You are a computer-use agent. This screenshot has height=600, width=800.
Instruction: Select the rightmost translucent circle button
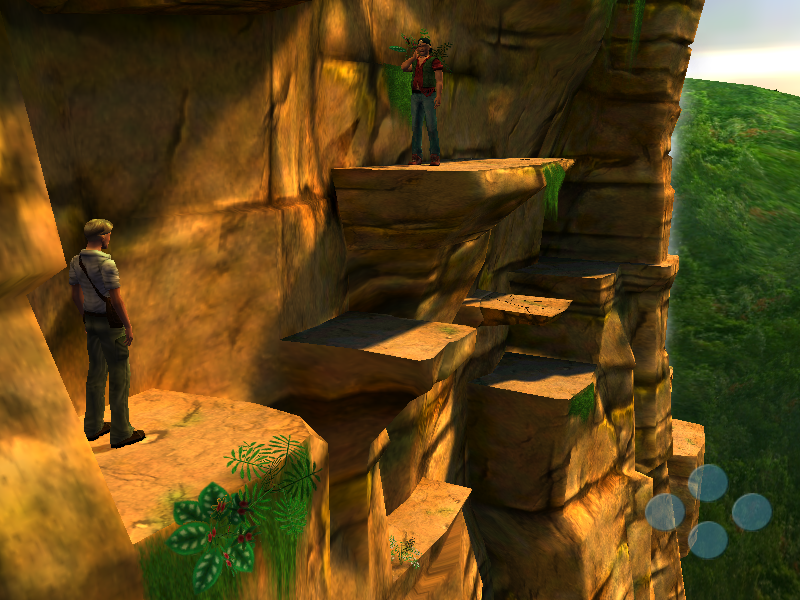751,512
